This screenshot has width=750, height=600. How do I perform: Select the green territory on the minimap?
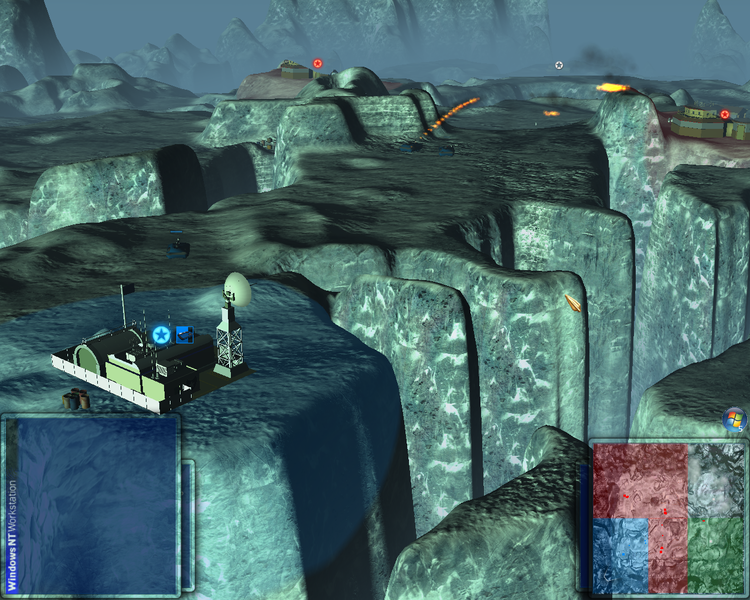716,555
